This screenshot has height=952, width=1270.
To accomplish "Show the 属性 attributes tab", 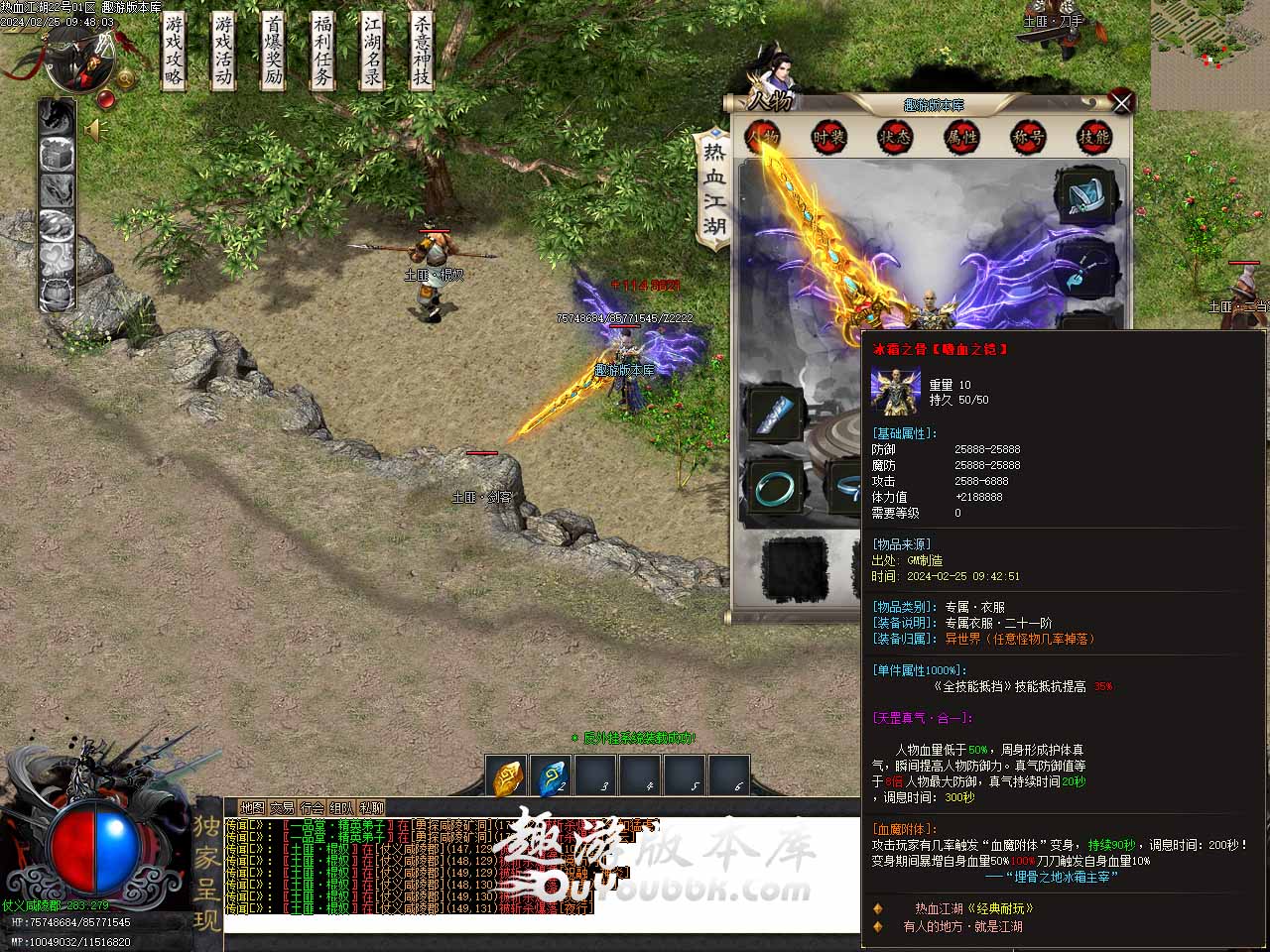I will (x=961, y=138).
